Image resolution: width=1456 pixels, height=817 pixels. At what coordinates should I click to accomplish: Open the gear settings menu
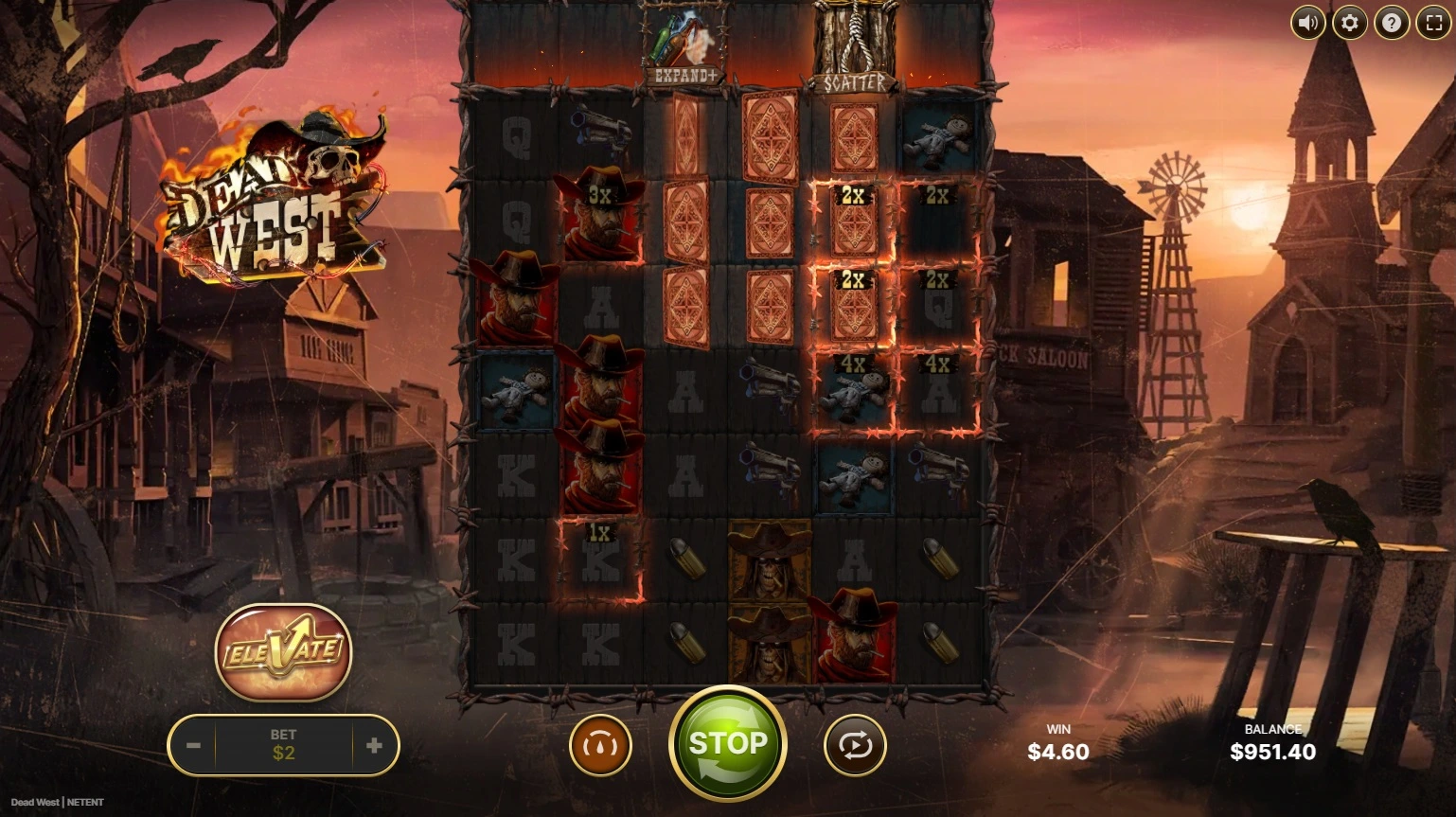pos(1349,23)
